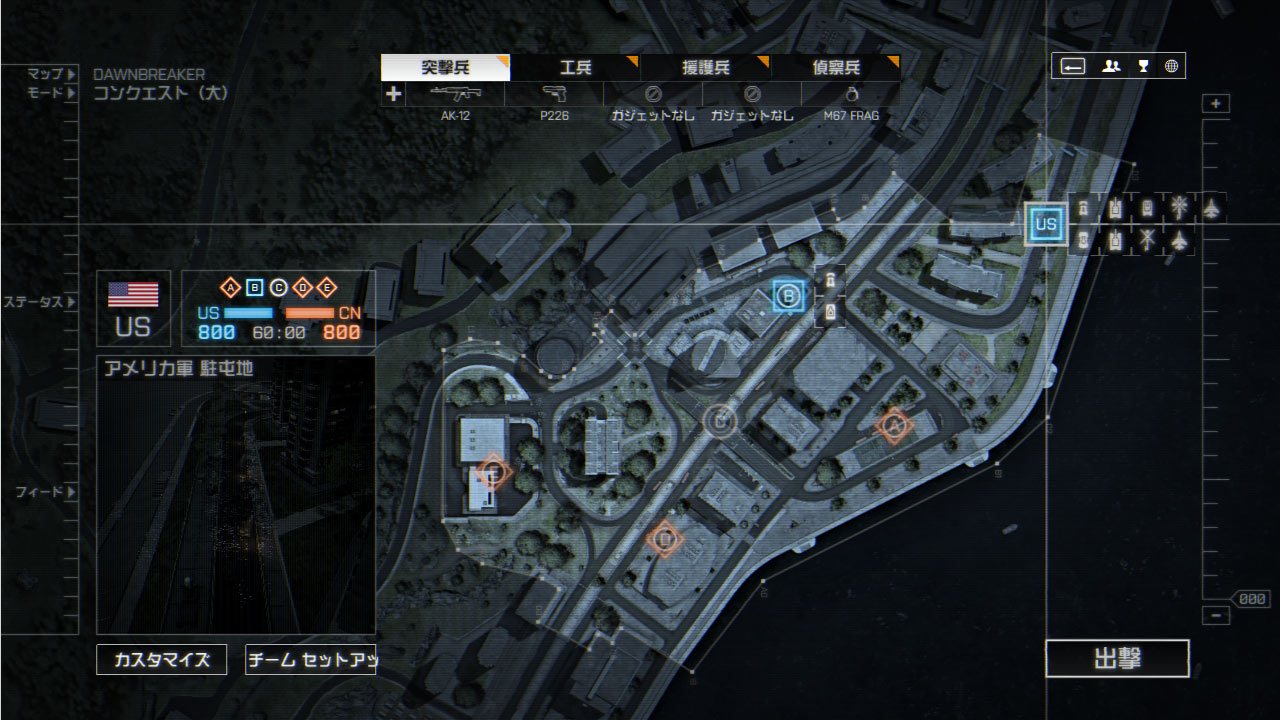Zoom out the map with the minus button
The height and width of the screenshot is (720, 1280).
[x=1216, y=616]
